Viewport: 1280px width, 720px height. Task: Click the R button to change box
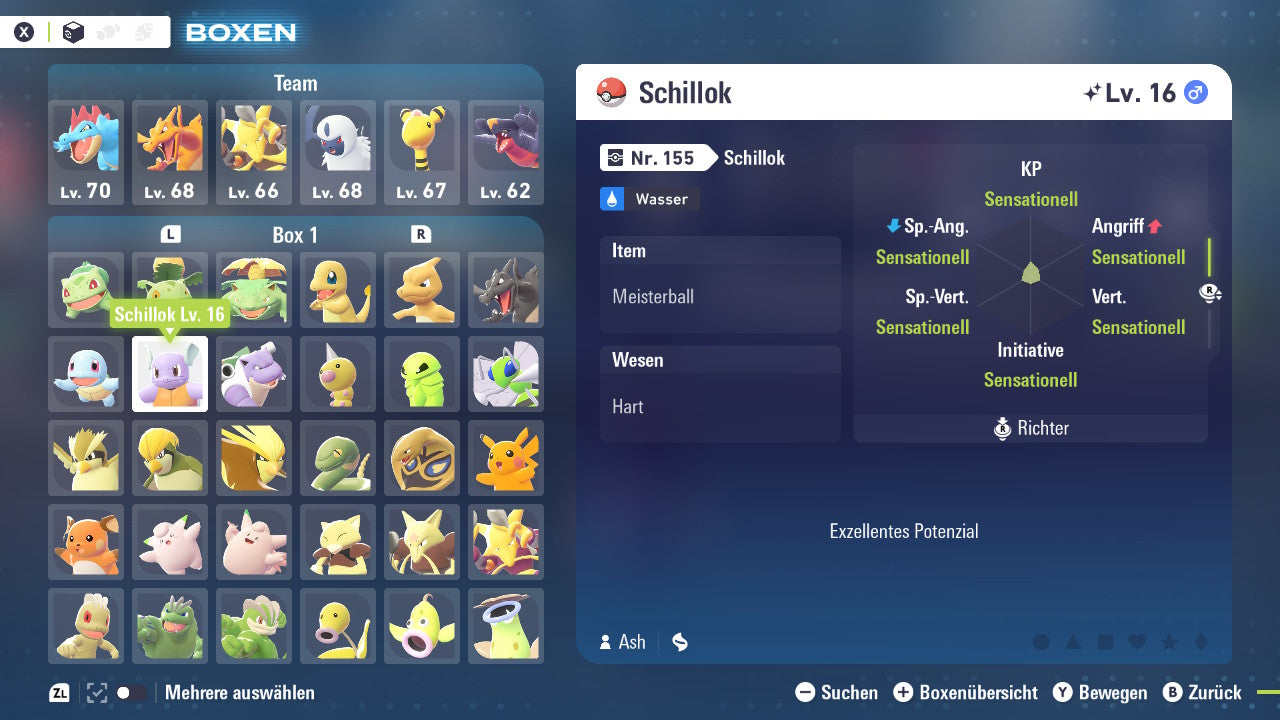pyautogui.click(x=422, y=232)
